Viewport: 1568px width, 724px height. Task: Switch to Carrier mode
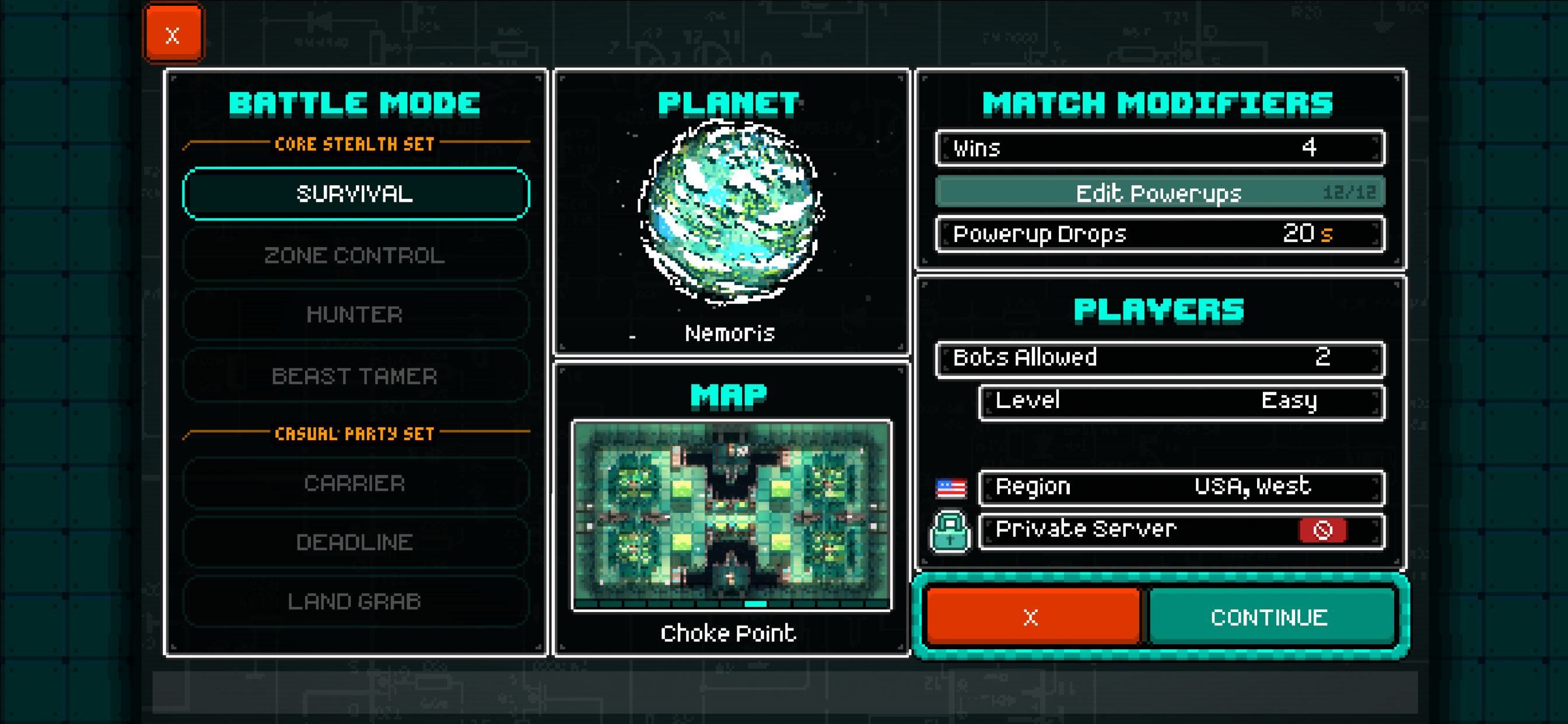tap(355, 483)
